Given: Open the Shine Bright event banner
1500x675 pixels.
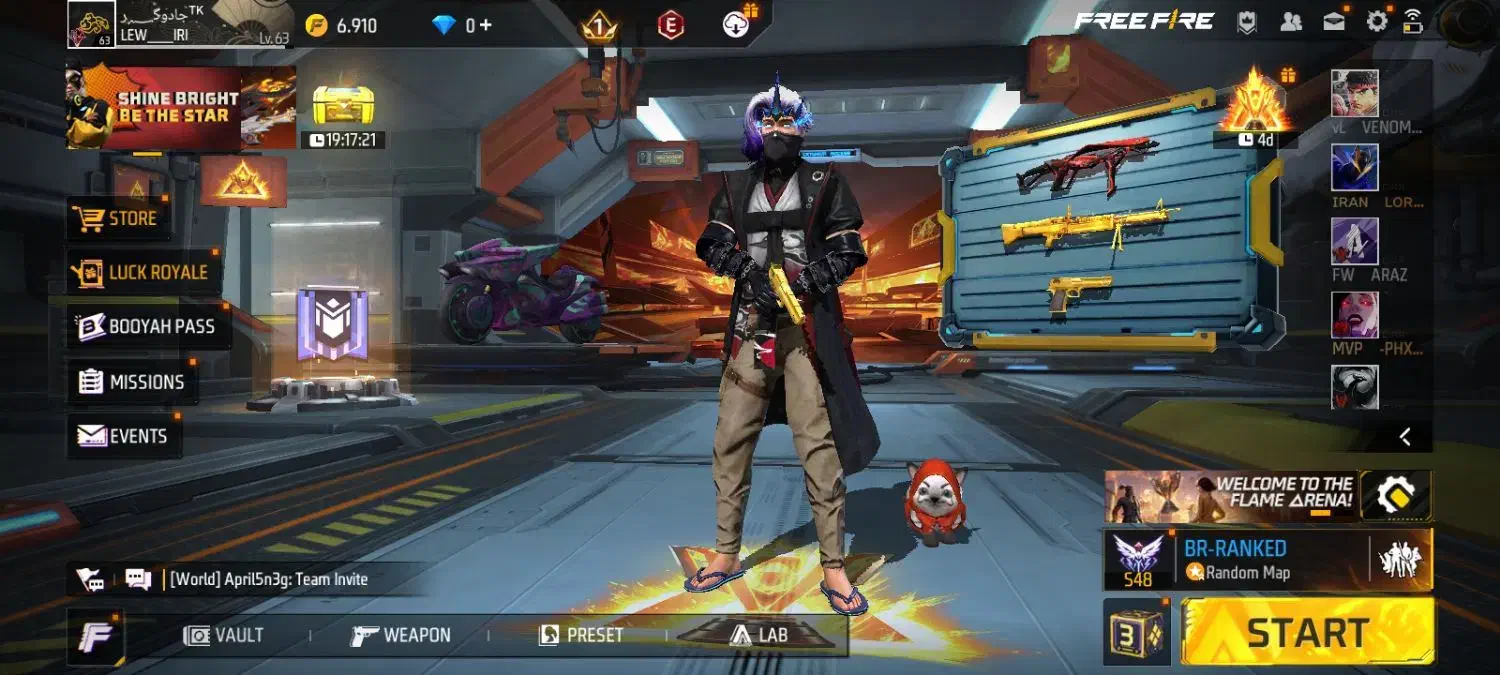Looking at the screenshot, I should 180,108.
